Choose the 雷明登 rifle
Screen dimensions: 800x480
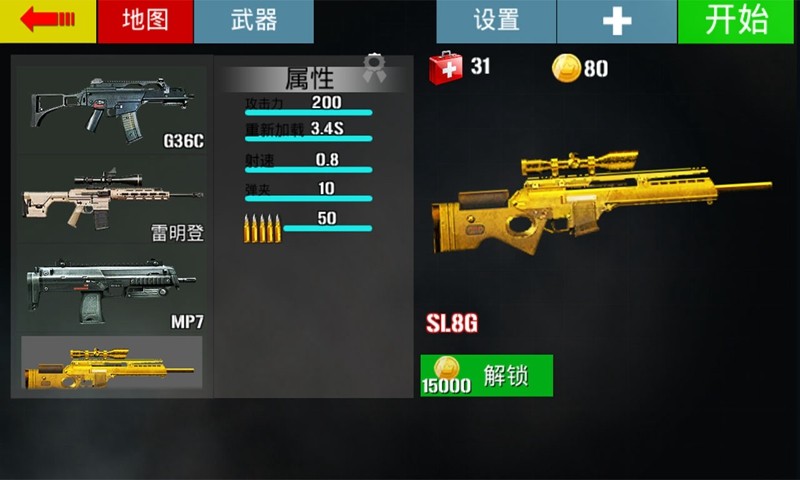pyautogui.click(x=111, y=200)
